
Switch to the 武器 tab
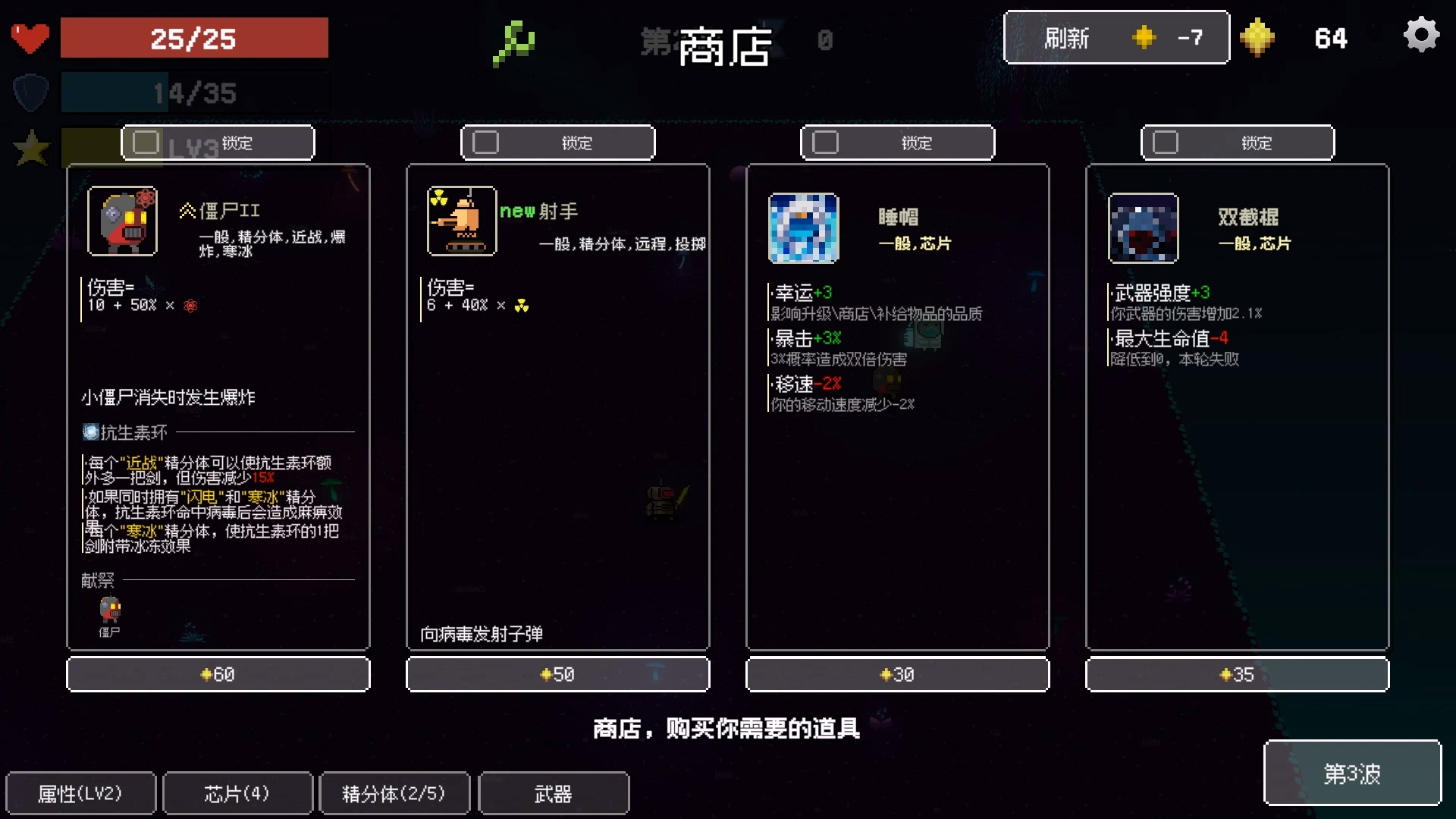tap(554, 792)
